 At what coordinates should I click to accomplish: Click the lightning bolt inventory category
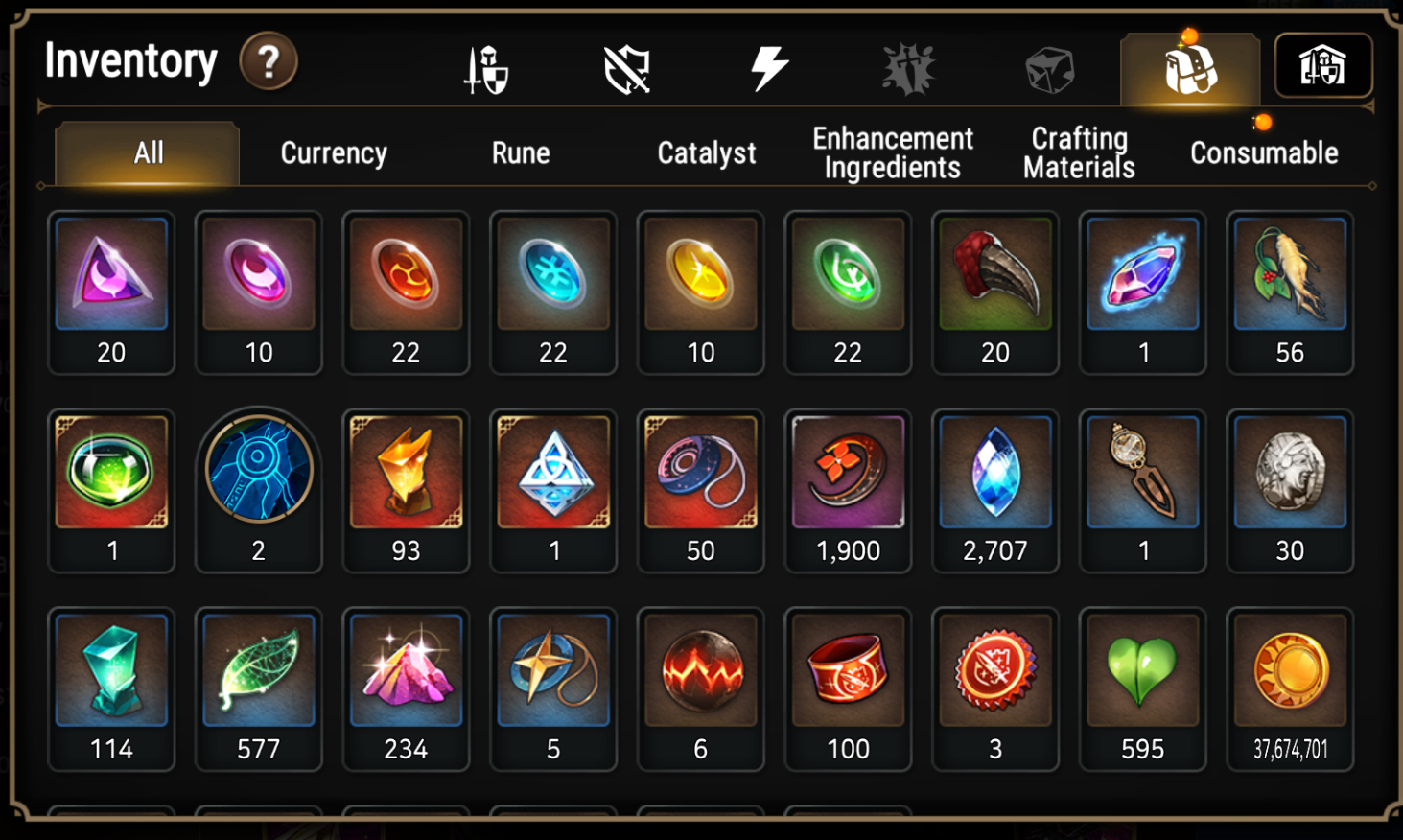(x=768, y=65)
